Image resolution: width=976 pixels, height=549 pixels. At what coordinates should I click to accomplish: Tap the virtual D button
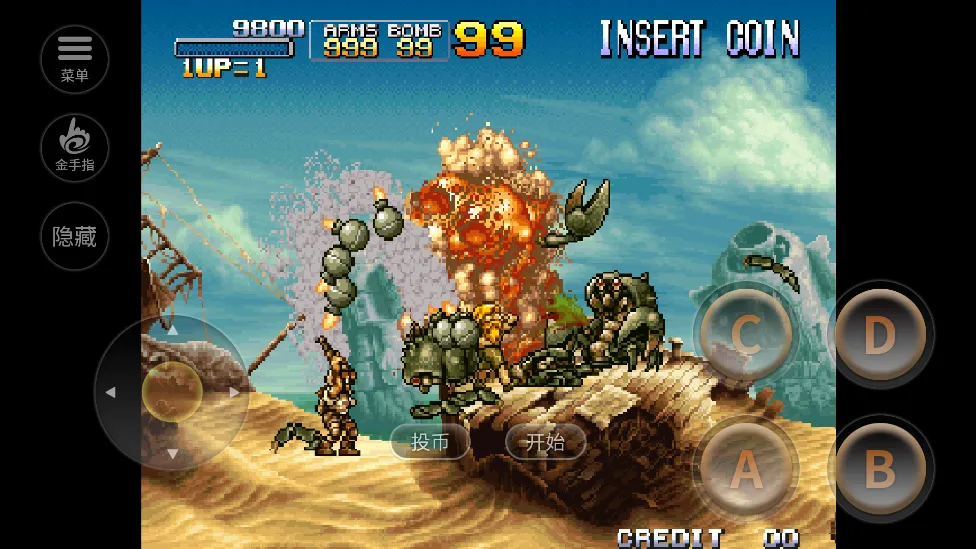tap(879, 335)
